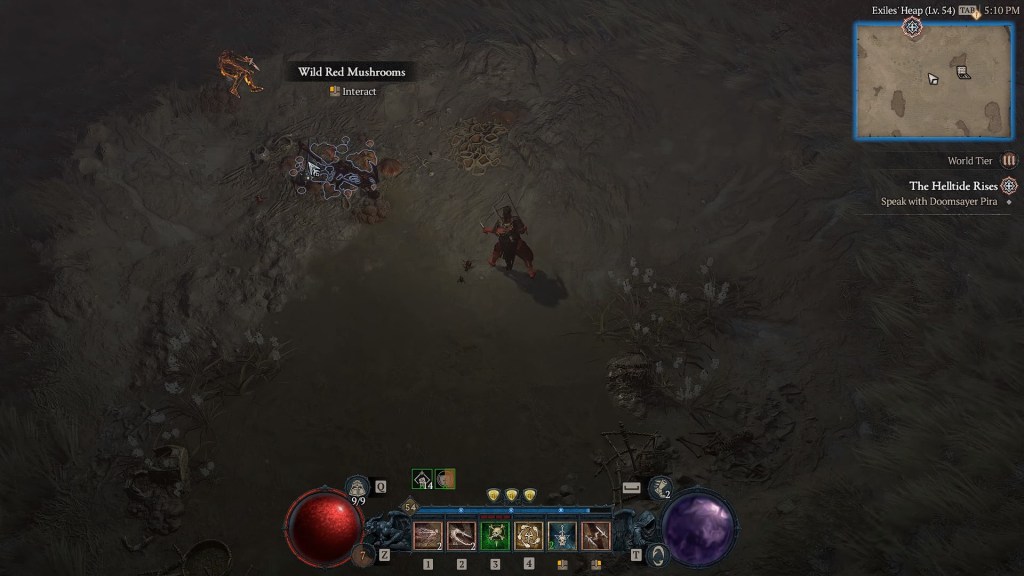The width and height of the screenshot is (1024, 576).
Task: Select the dagger strike skill slot
Action: (595, 537)
